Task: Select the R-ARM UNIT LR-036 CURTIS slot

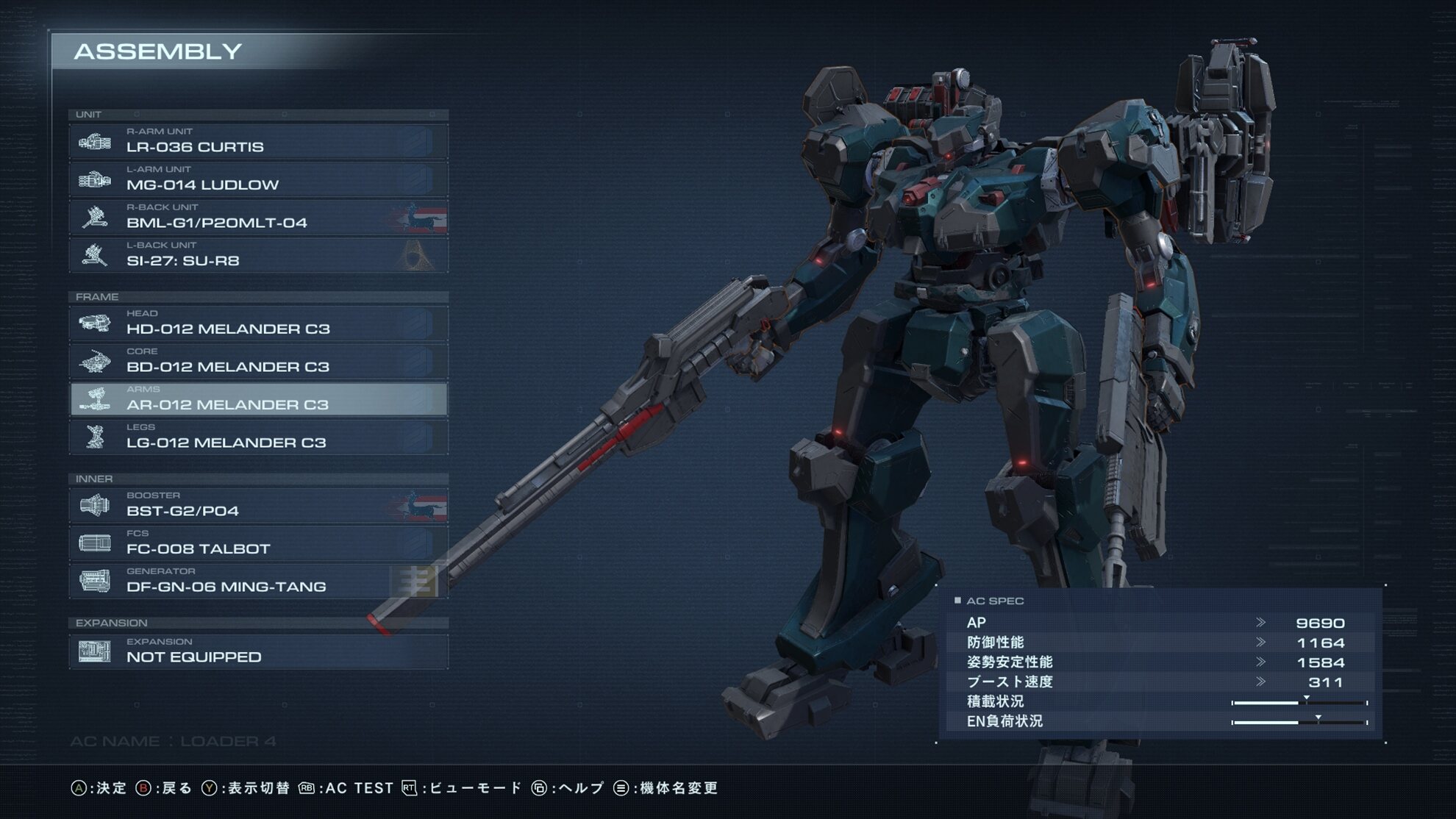Action: pos(258,141)
